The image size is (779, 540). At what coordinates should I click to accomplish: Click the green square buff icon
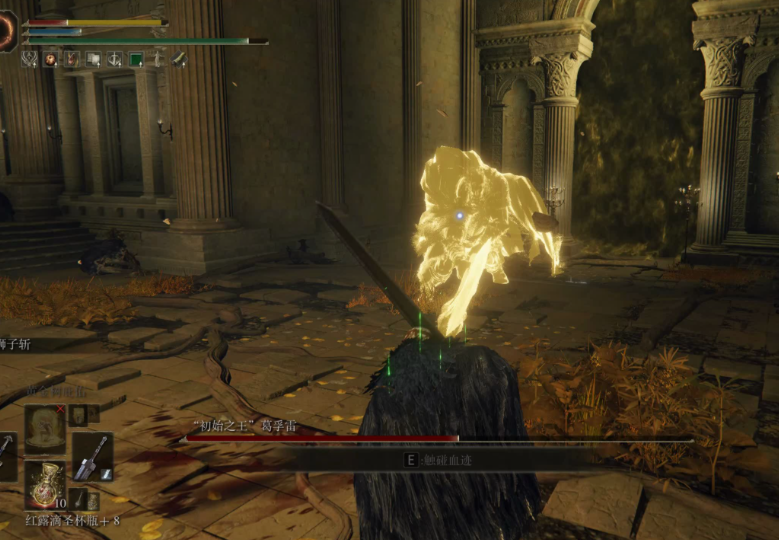coord(136,59)
